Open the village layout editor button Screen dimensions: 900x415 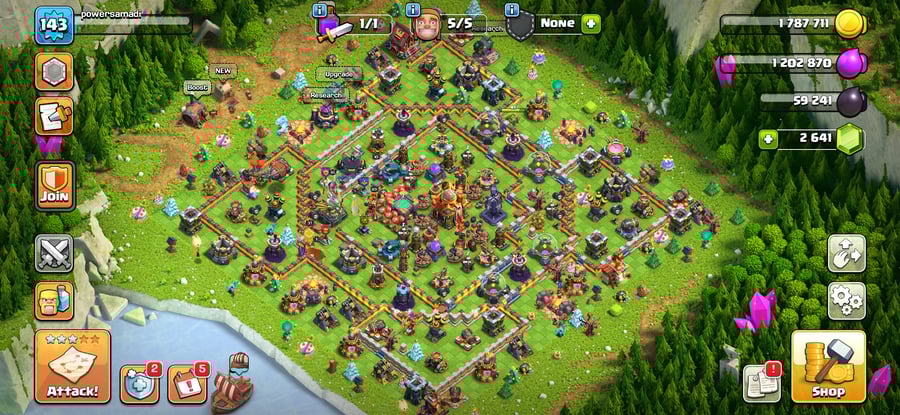(846, 254)
